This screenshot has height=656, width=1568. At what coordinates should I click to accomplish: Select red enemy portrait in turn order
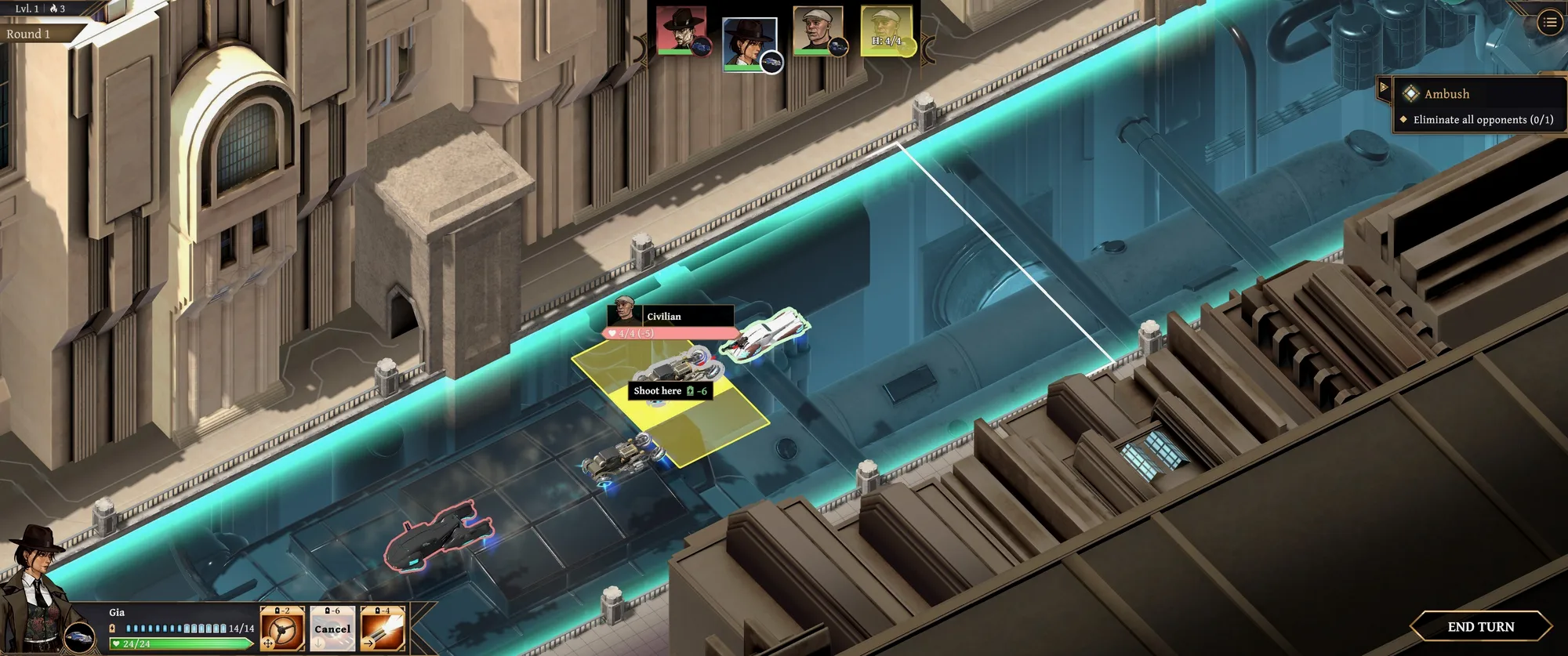681,31
